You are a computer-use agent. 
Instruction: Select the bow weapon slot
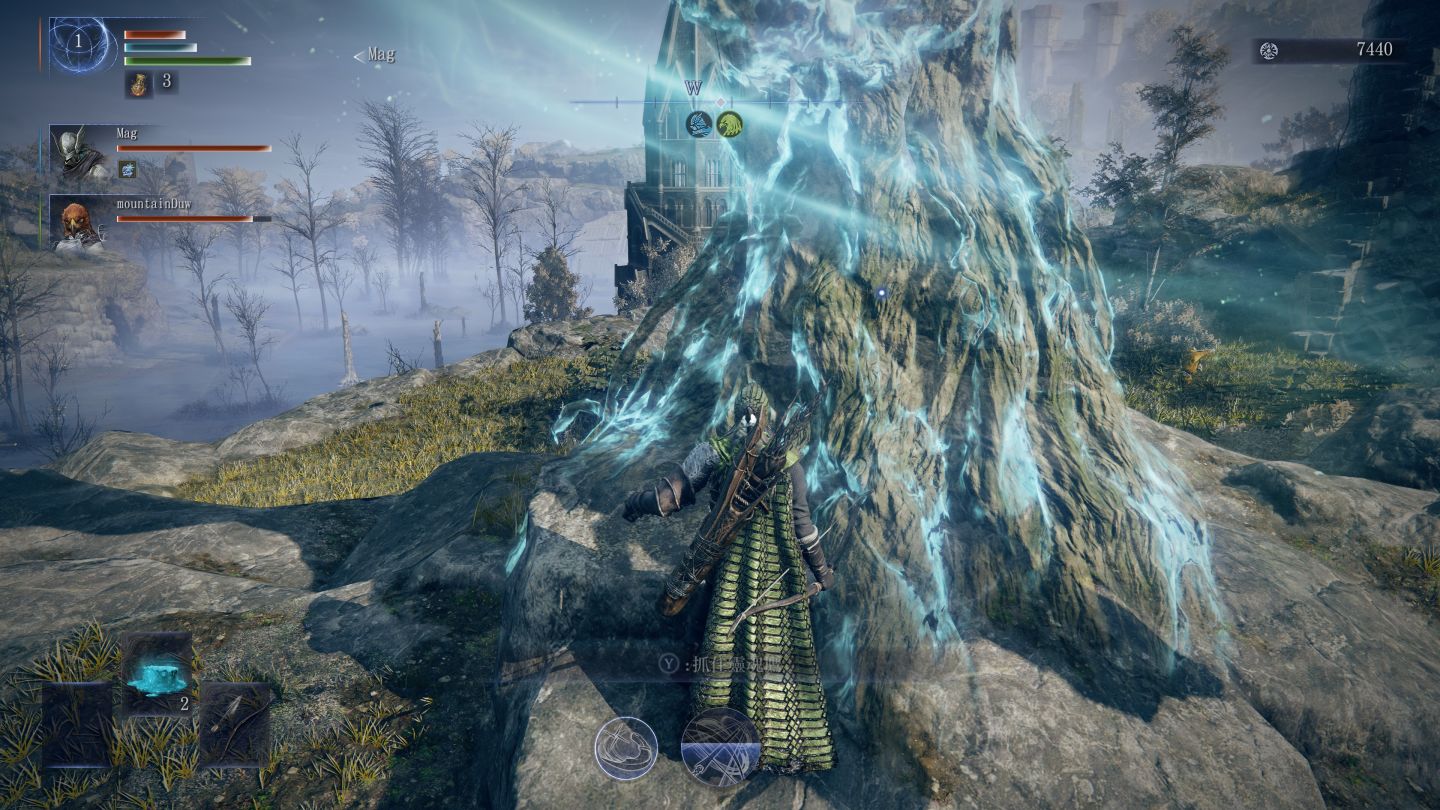click(236, 722)
